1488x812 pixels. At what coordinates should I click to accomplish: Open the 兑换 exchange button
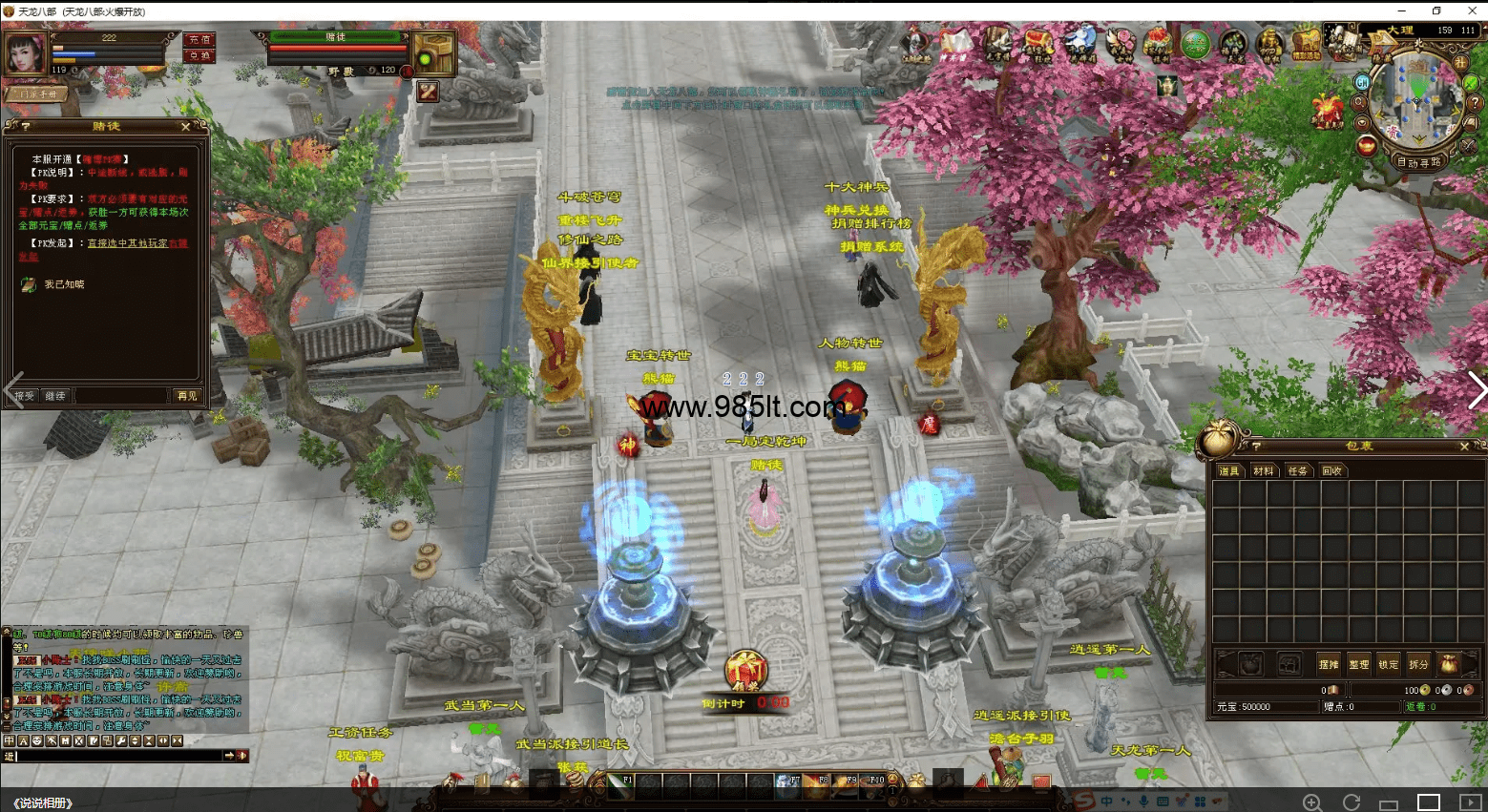click(x=199, y=55)
